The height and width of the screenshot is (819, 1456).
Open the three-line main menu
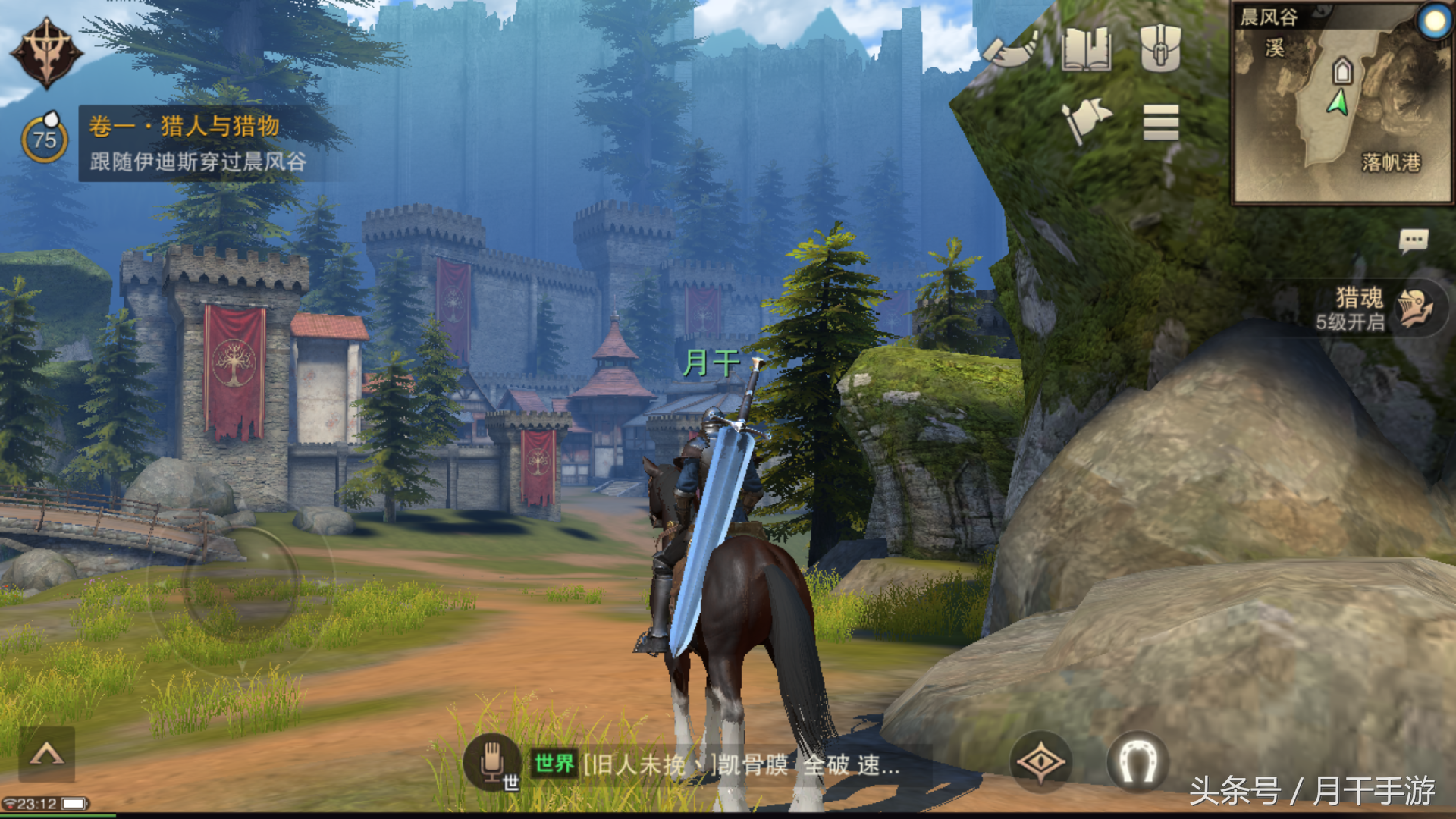click(1161, 122)
